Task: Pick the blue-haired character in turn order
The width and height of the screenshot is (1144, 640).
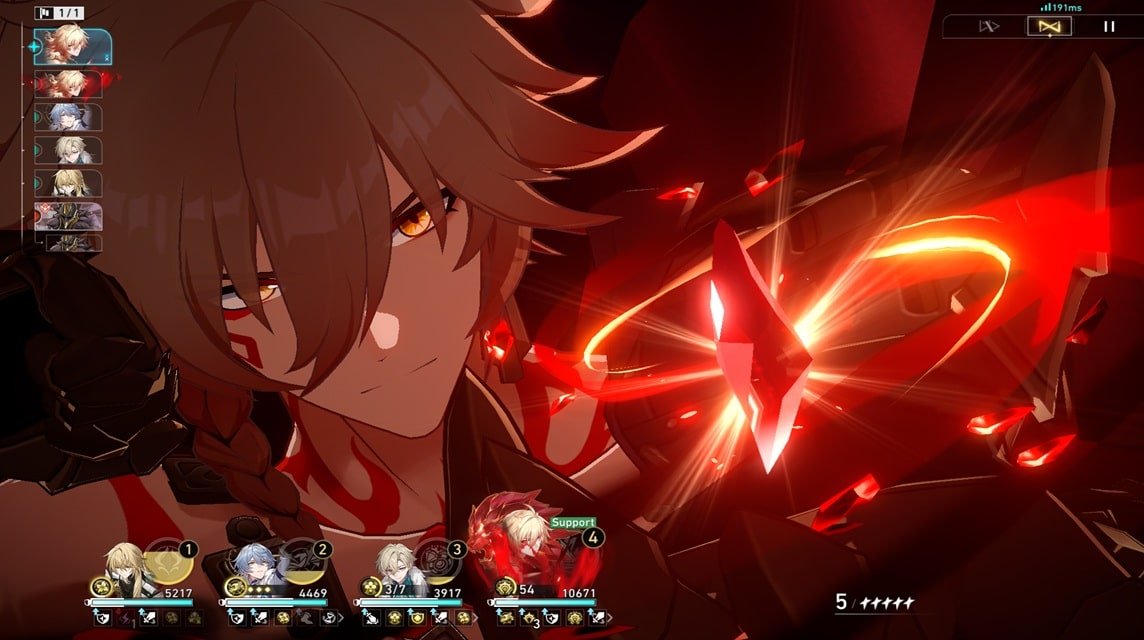Action: (68, 116)
